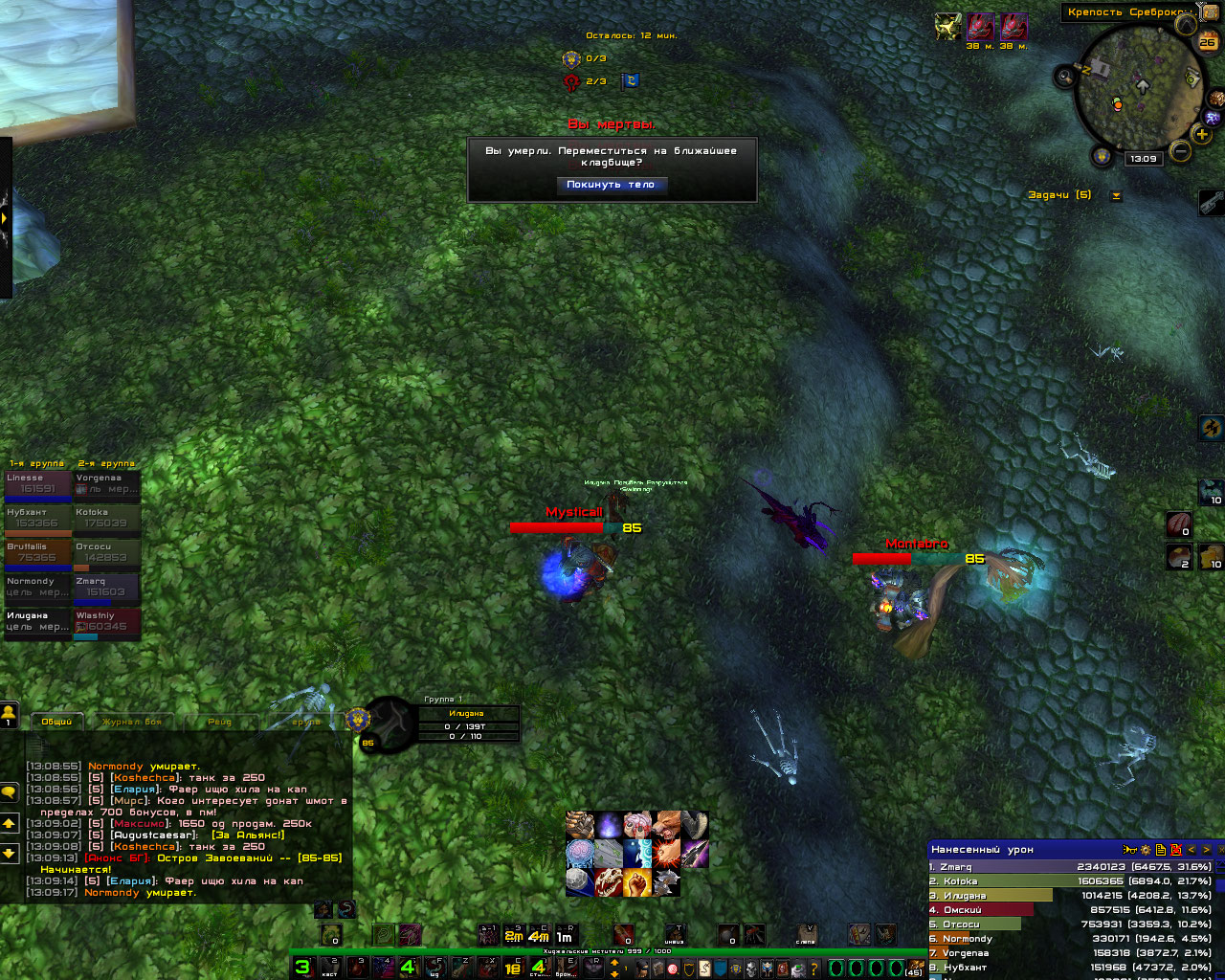Click the Alliance battleground crest button by minimap
The height and width of the screenshot is (980, 1225).
pos(1102,155)
